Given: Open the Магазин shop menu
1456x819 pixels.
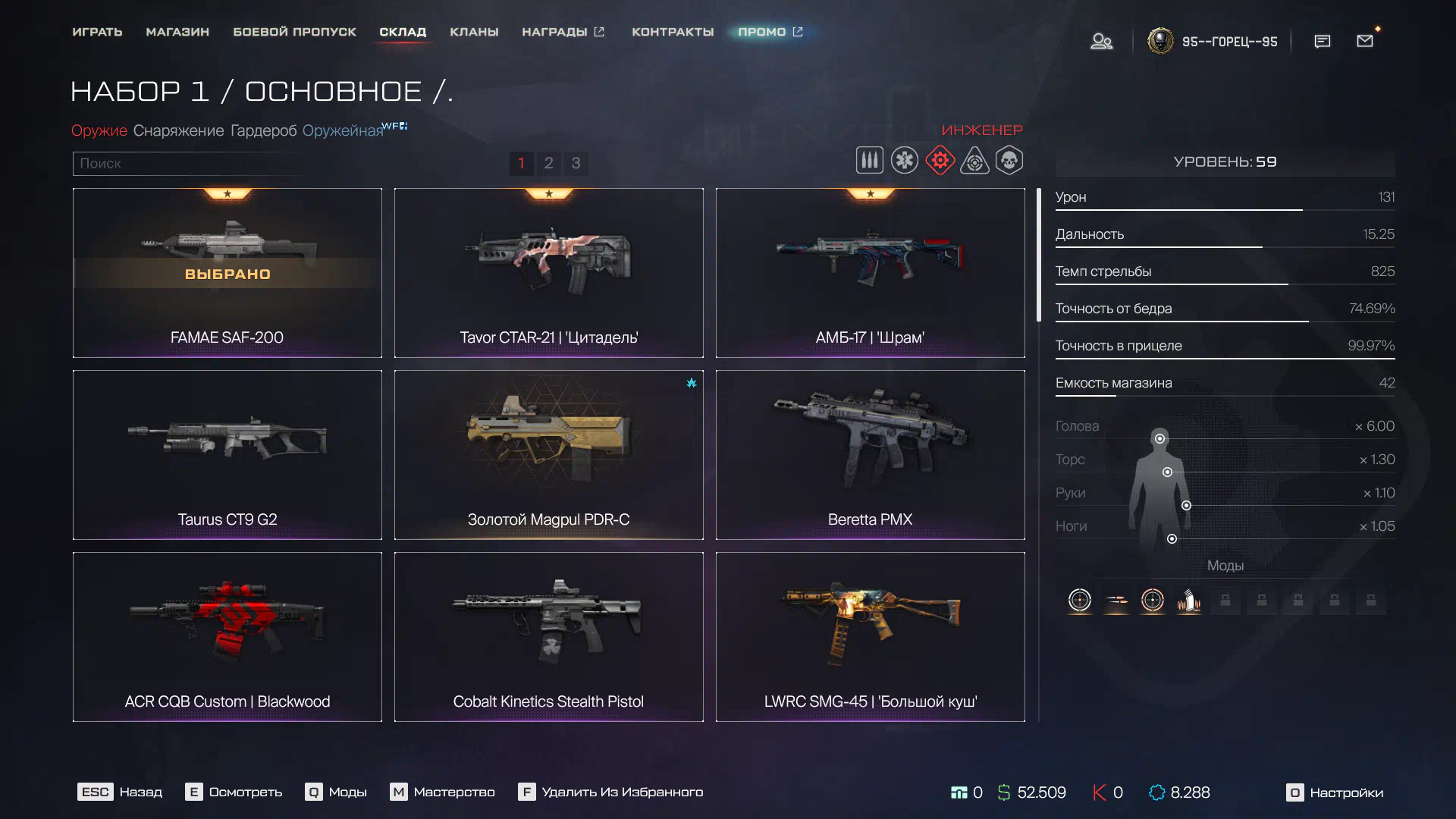Looking at the screenshot, I should 177,32.
